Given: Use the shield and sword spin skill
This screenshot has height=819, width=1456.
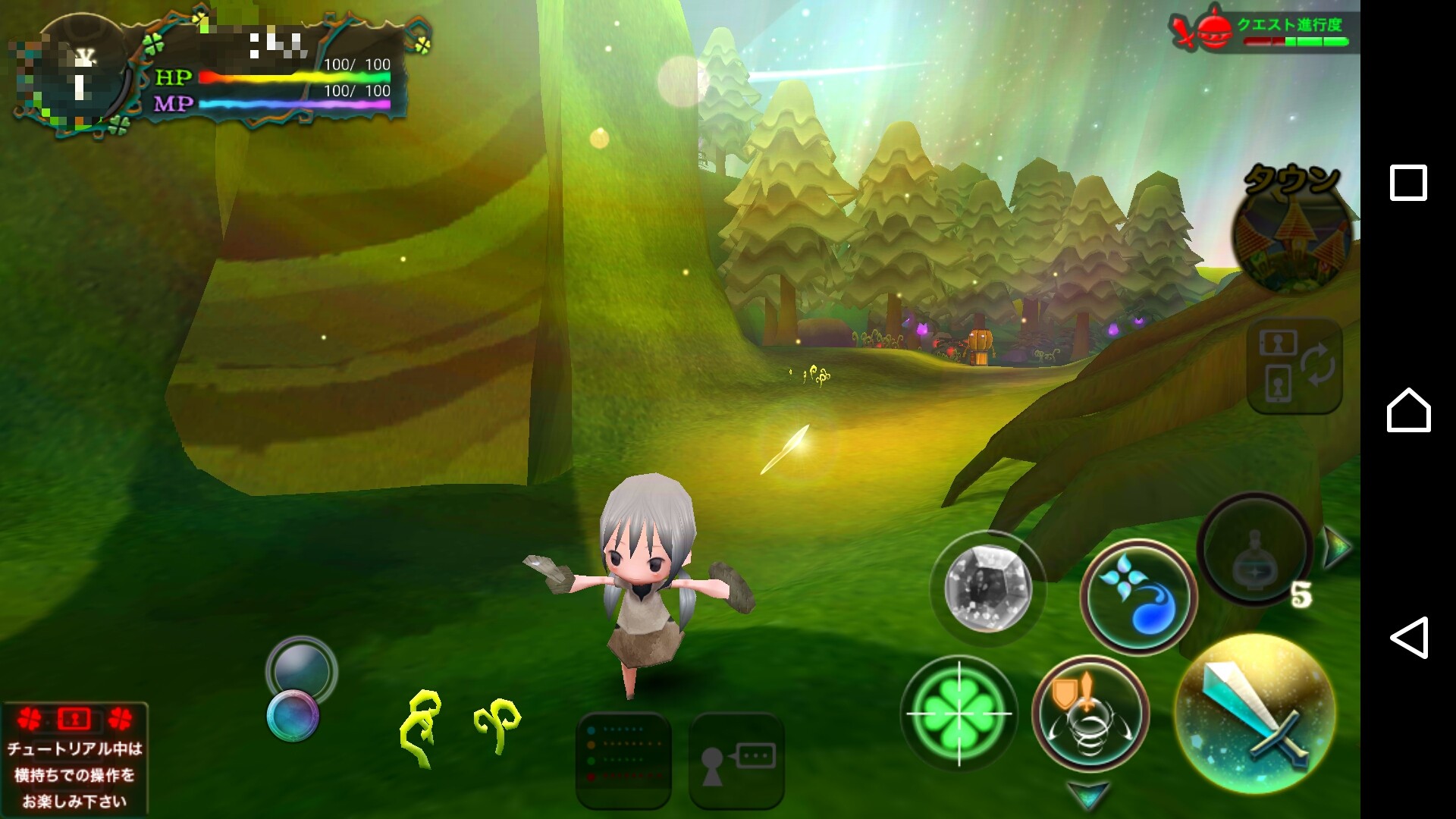Looking at the screenshot, I should point(1090,714).
